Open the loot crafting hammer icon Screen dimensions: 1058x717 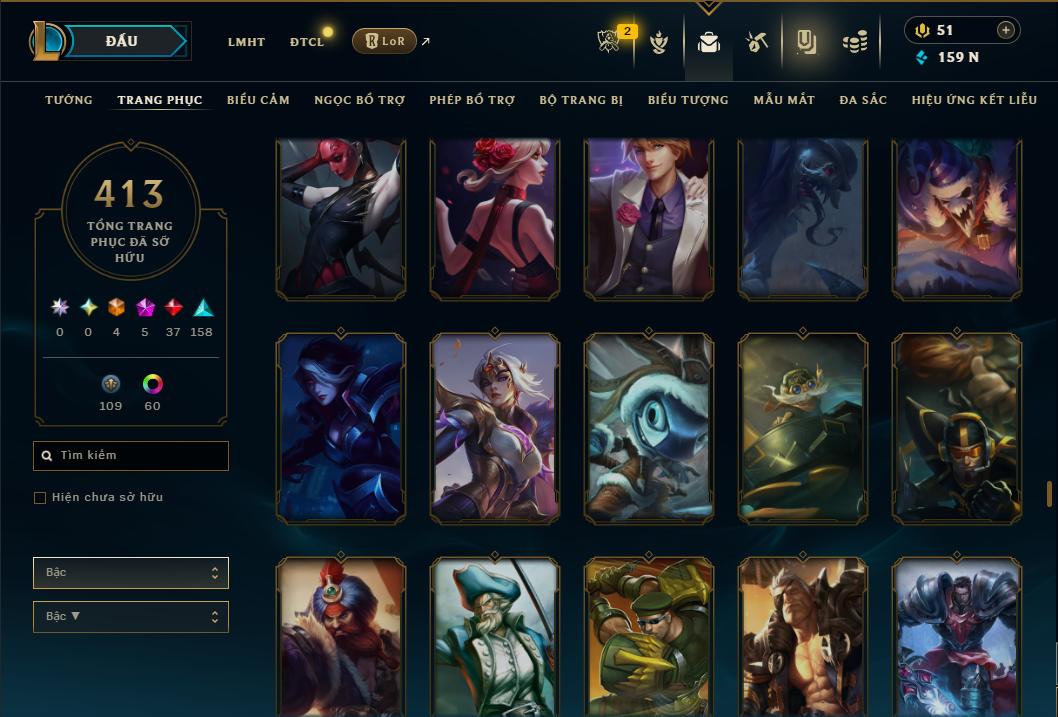point(756,42)
